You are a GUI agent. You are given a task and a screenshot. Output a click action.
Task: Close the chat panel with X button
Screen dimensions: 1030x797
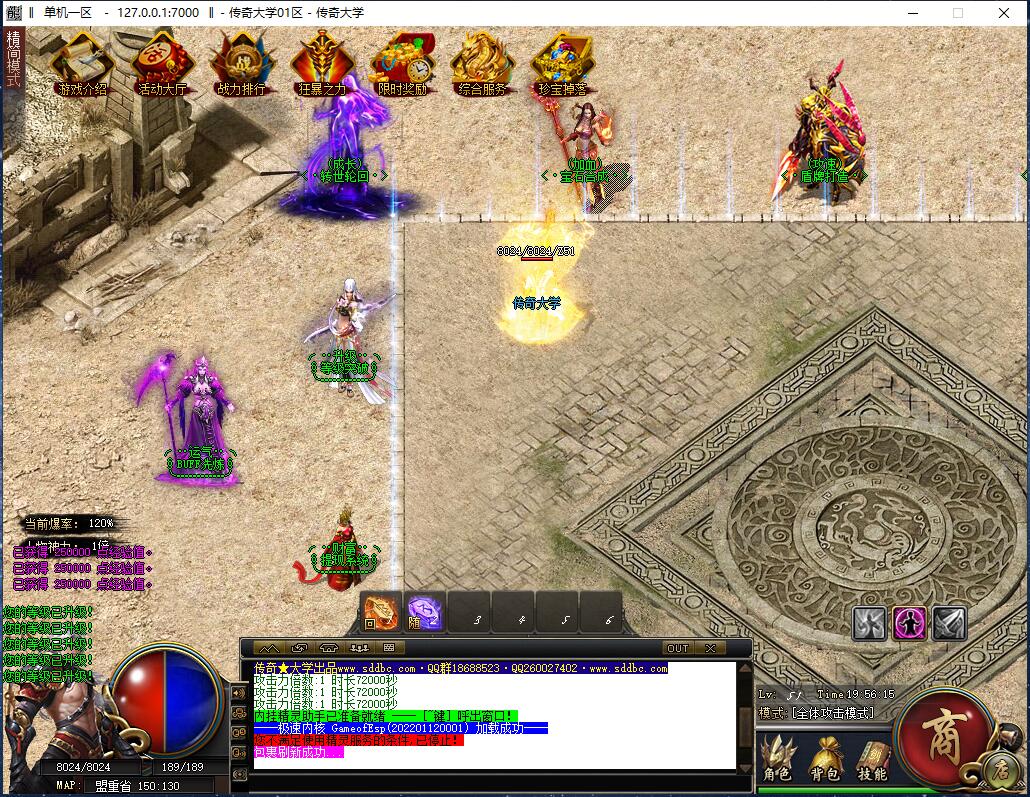coord(710,648)
